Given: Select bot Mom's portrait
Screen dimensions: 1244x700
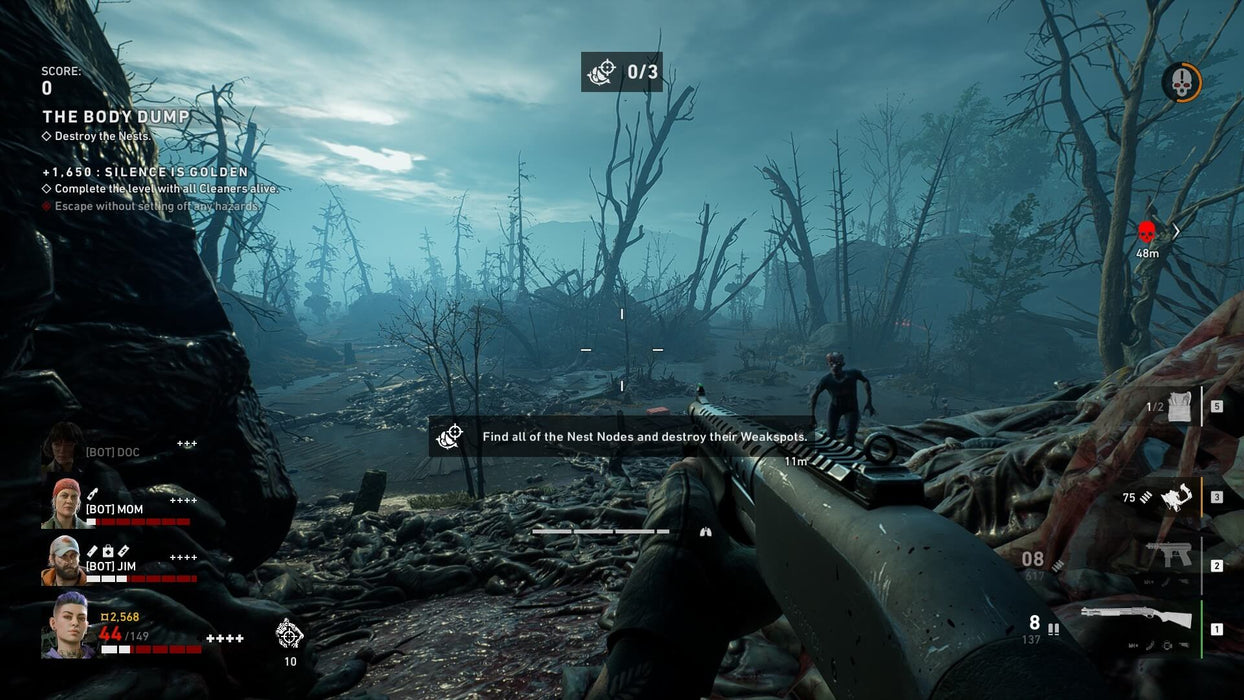Looking at the screenshot, I should click(x=66, y=503).
